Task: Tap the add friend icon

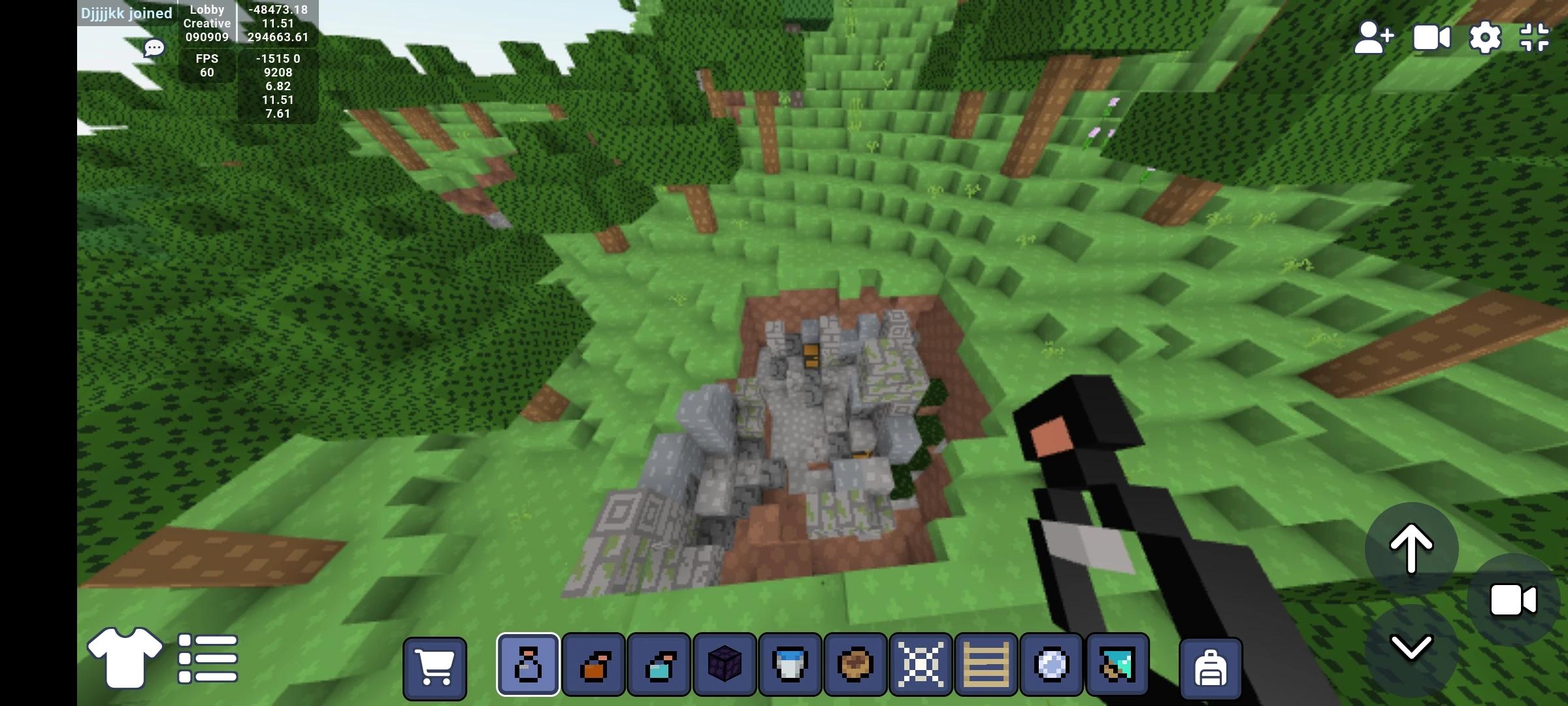Action: pyautogui.click(x=1374, y=37)
